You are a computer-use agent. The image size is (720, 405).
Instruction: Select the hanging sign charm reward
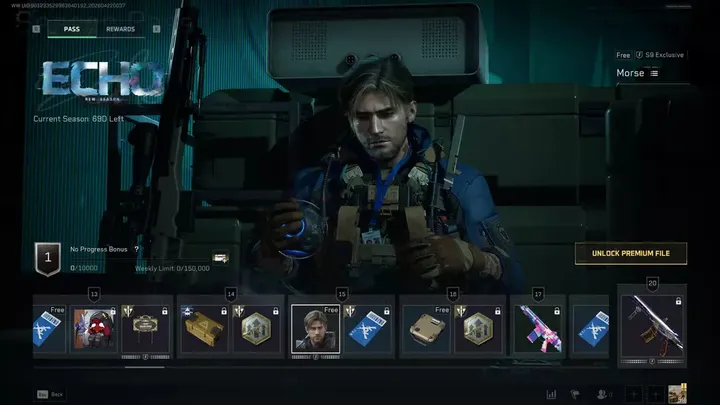(143, 329)
